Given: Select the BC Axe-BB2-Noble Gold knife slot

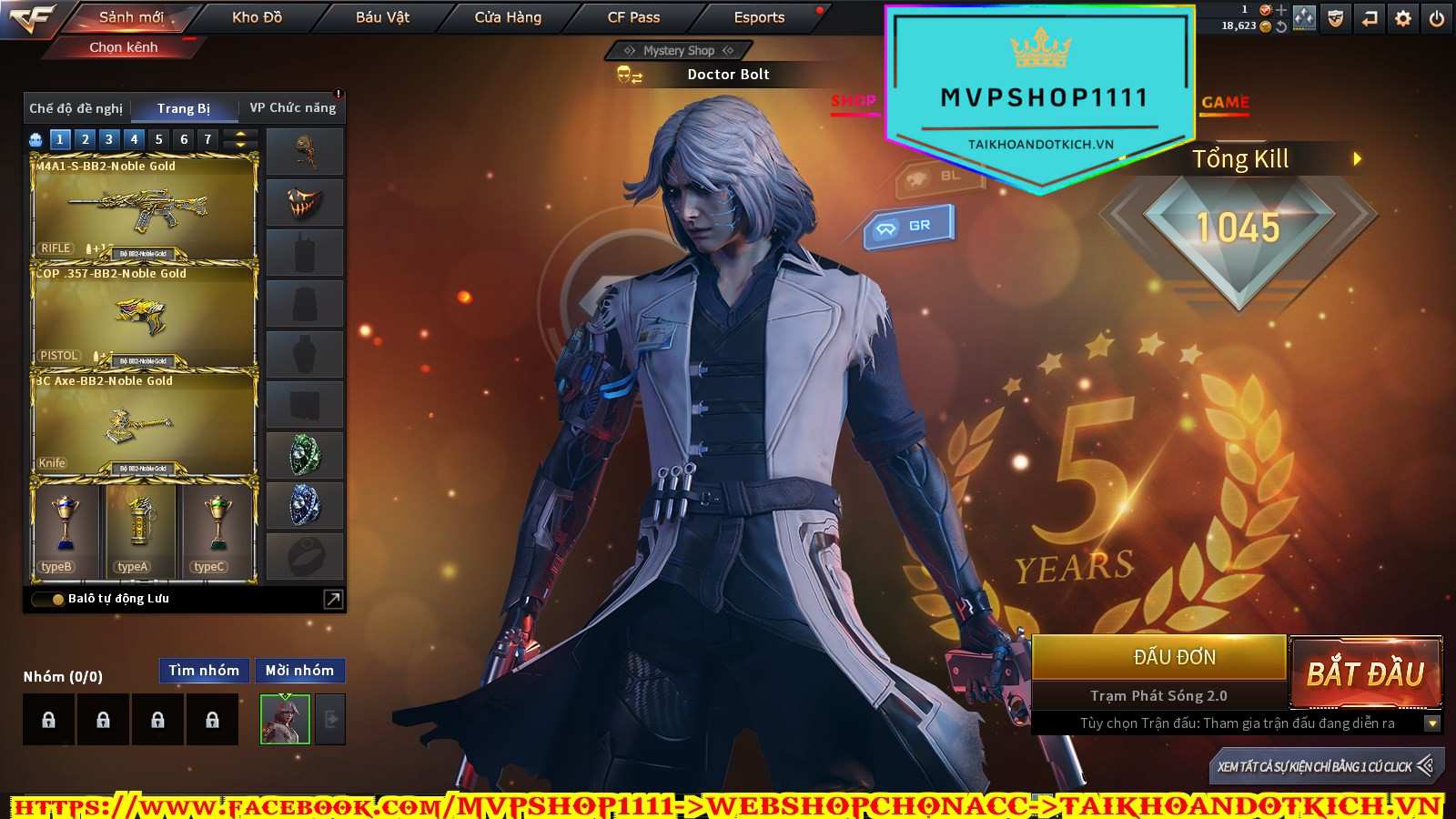Looking at the screenshot, I should (x=144, y=423).
